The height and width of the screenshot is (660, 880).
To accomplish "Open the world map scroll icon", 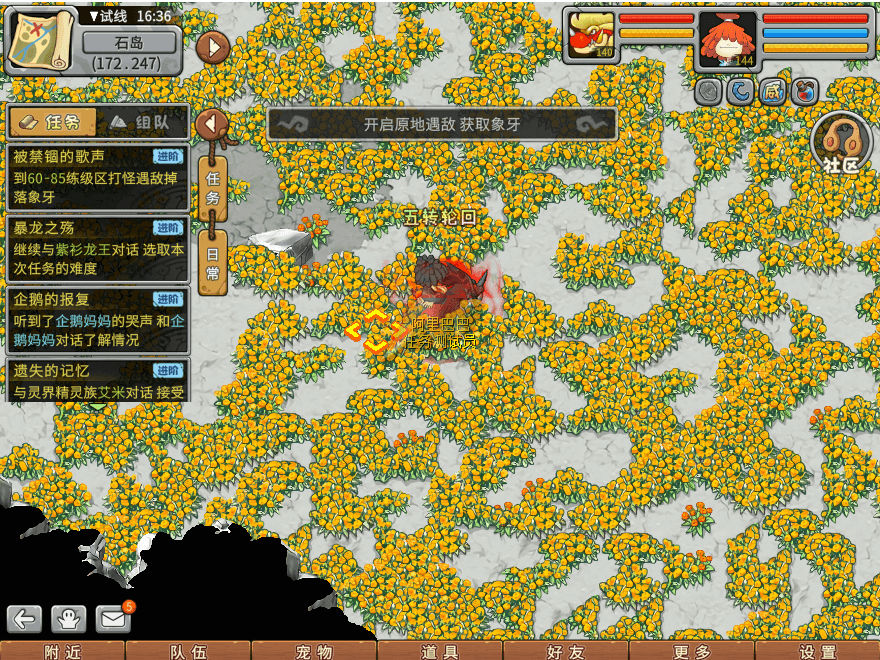I will [x=42, y=40].
